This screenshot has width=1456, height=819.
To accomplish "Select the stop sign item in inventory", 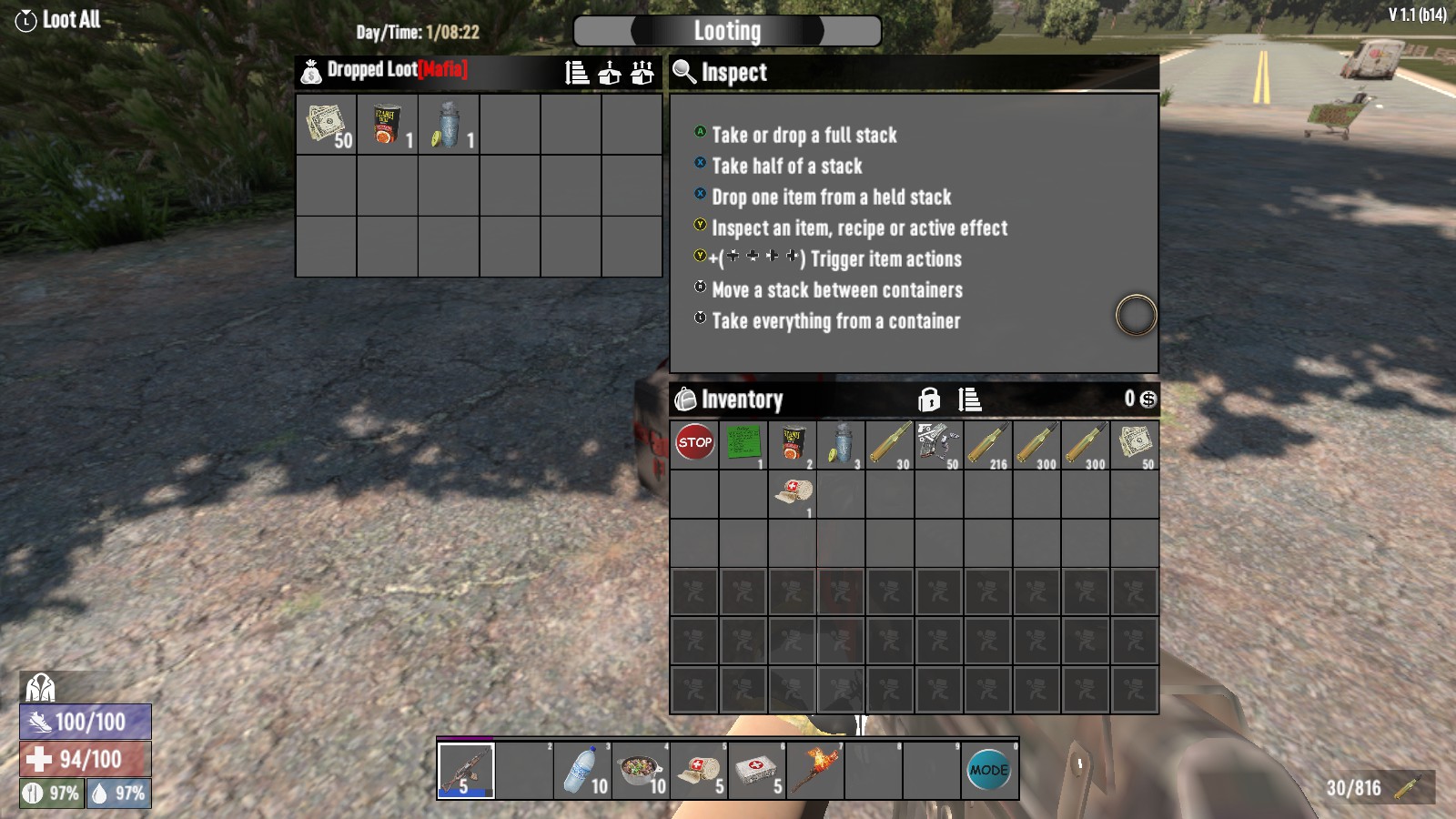I will coord(694,444).
